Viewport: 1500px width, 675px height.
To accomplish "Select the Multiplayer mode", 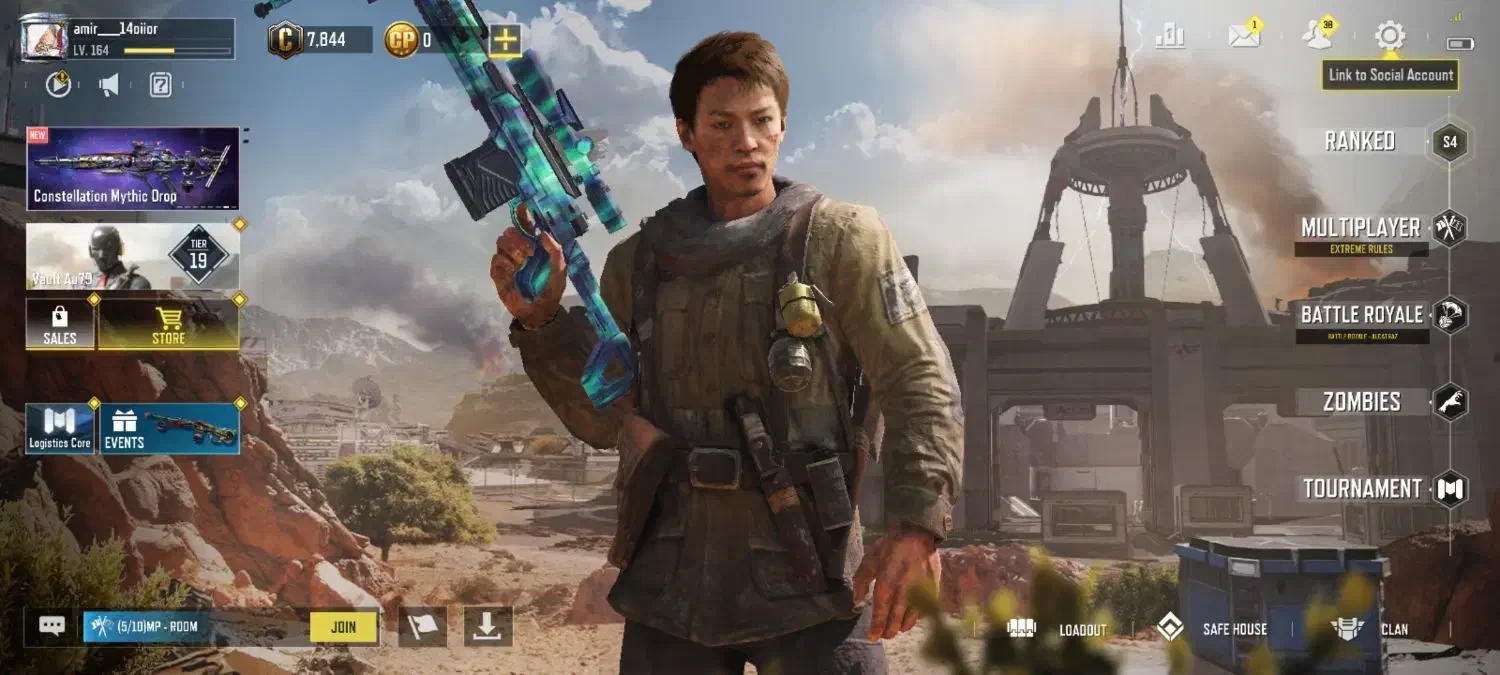I will click(1361, 228).
